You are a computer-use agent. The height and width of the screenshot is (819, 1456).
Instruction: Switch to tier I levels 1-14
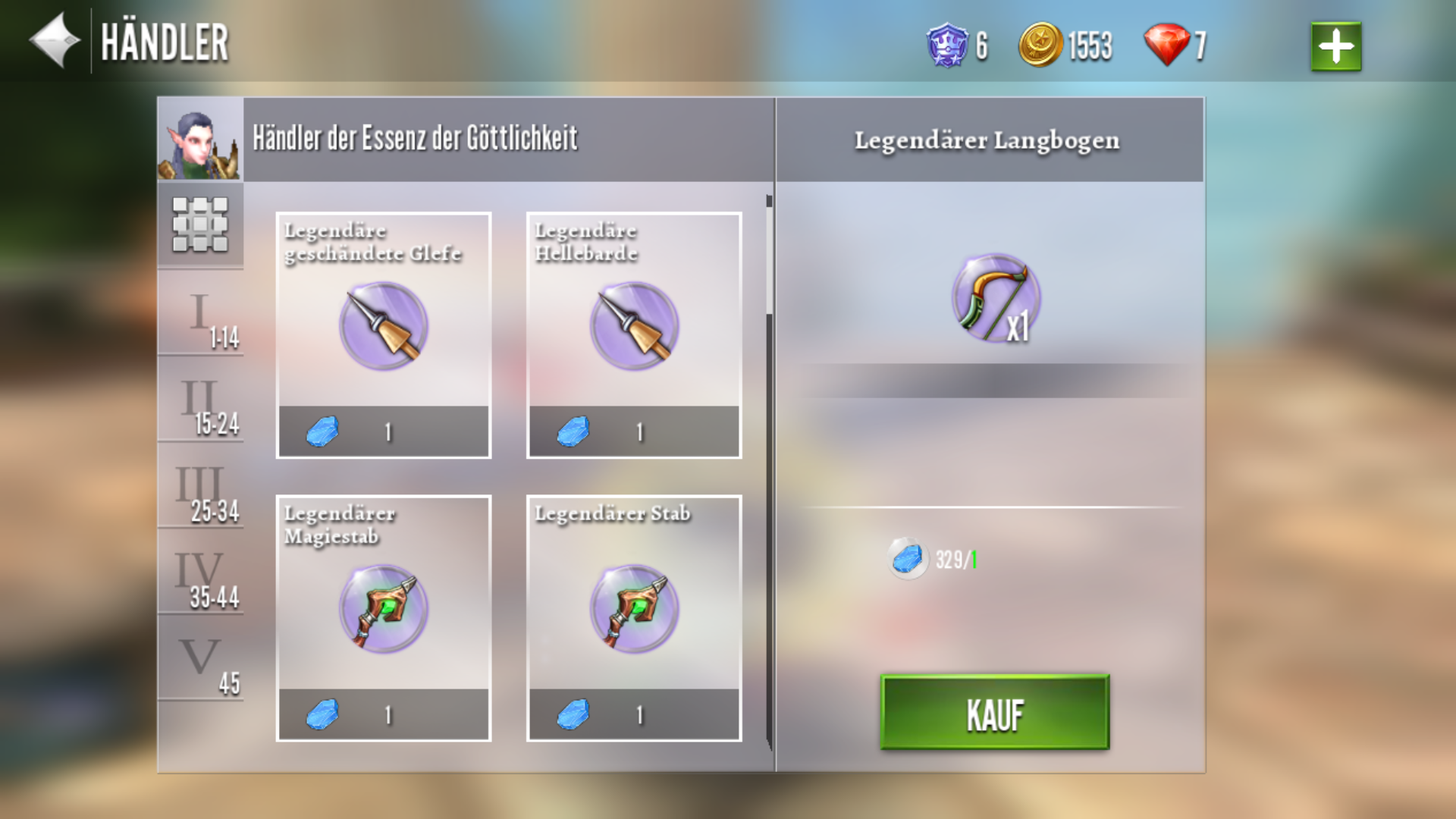(202, 312)
